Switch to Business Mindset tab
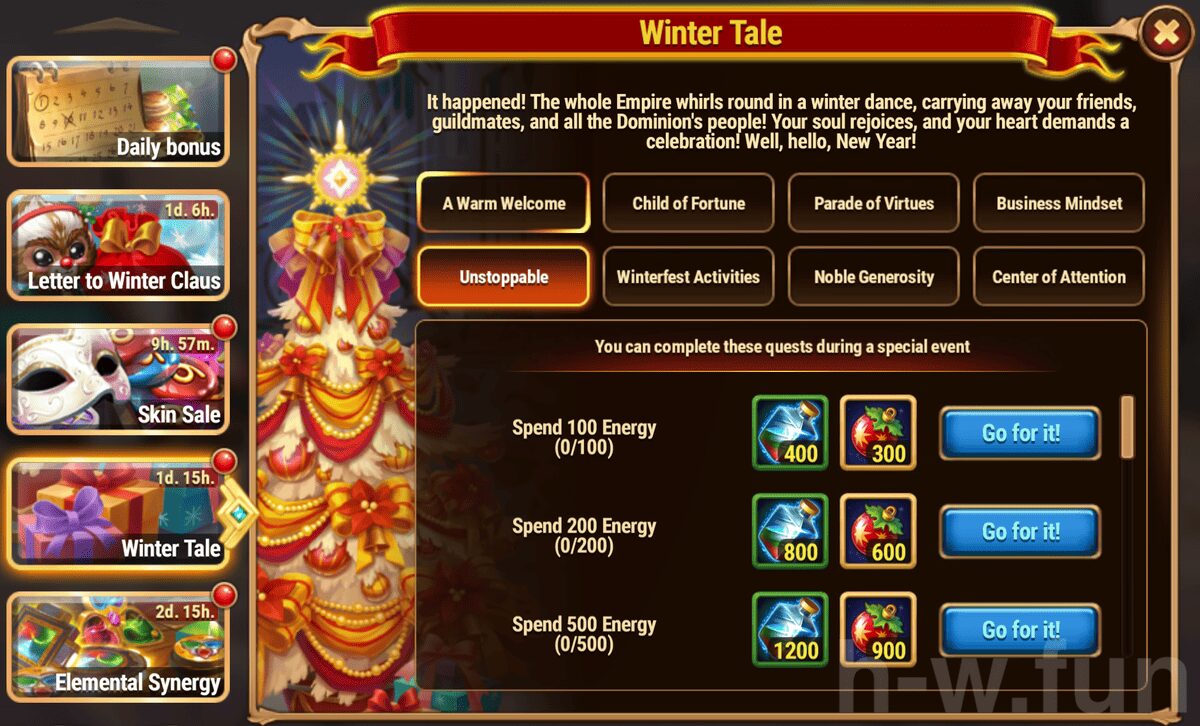Image resolution: width=1200 pixels, height=726 pixels. [1059, 203]
